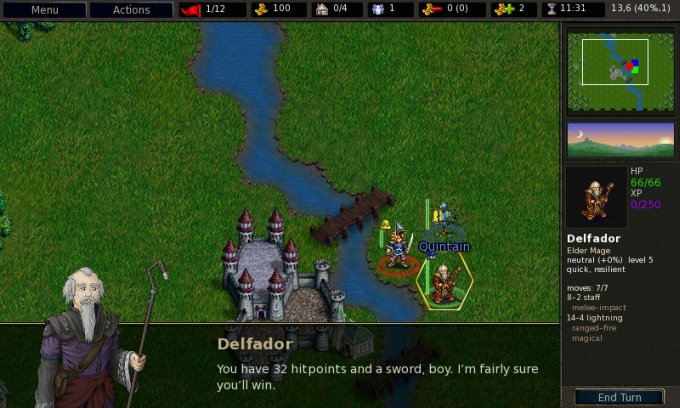
Task: Click the minimap overview
Action: click(620, 69)
